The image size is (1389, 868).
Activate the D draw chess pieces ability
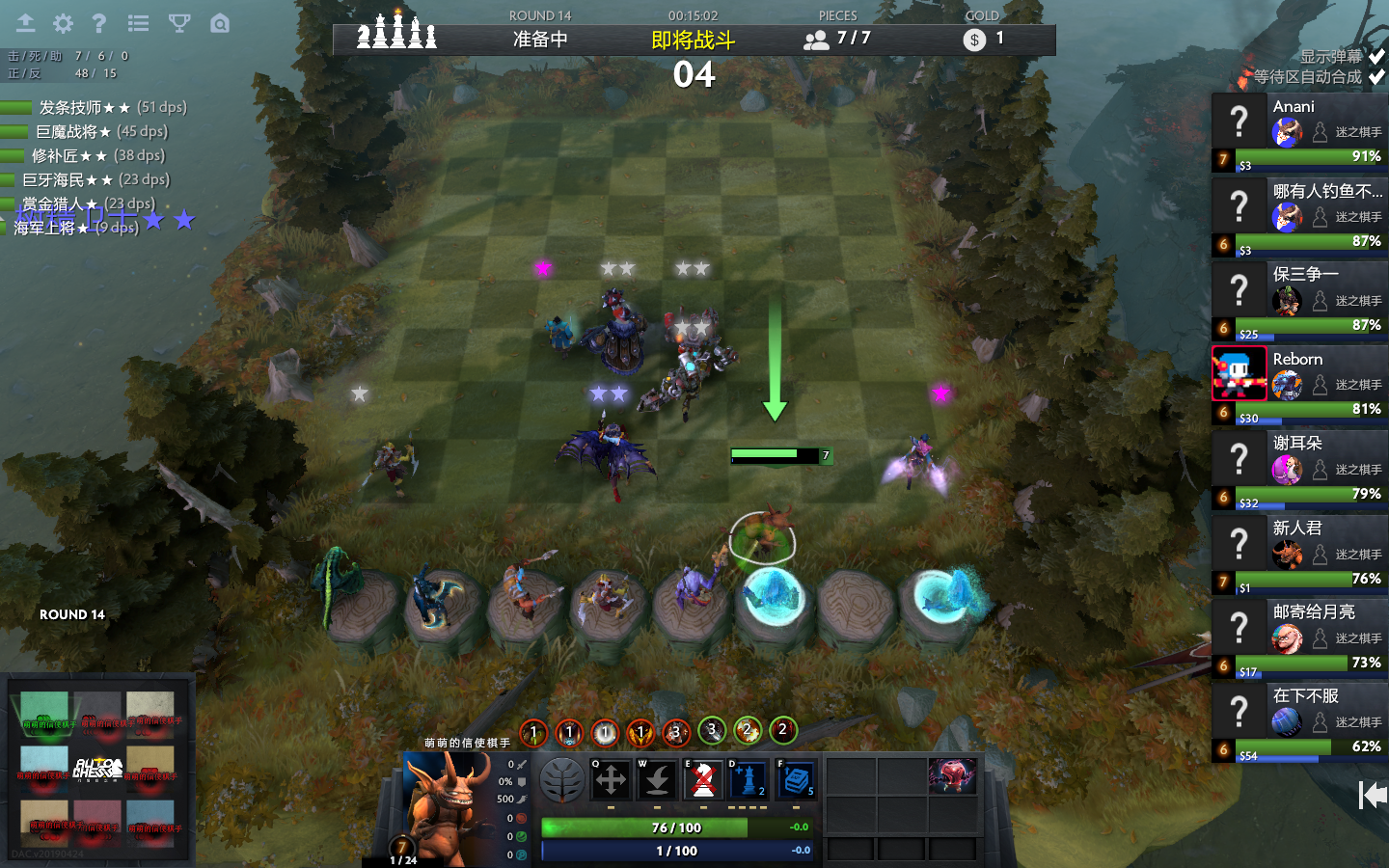coord(748,779)
